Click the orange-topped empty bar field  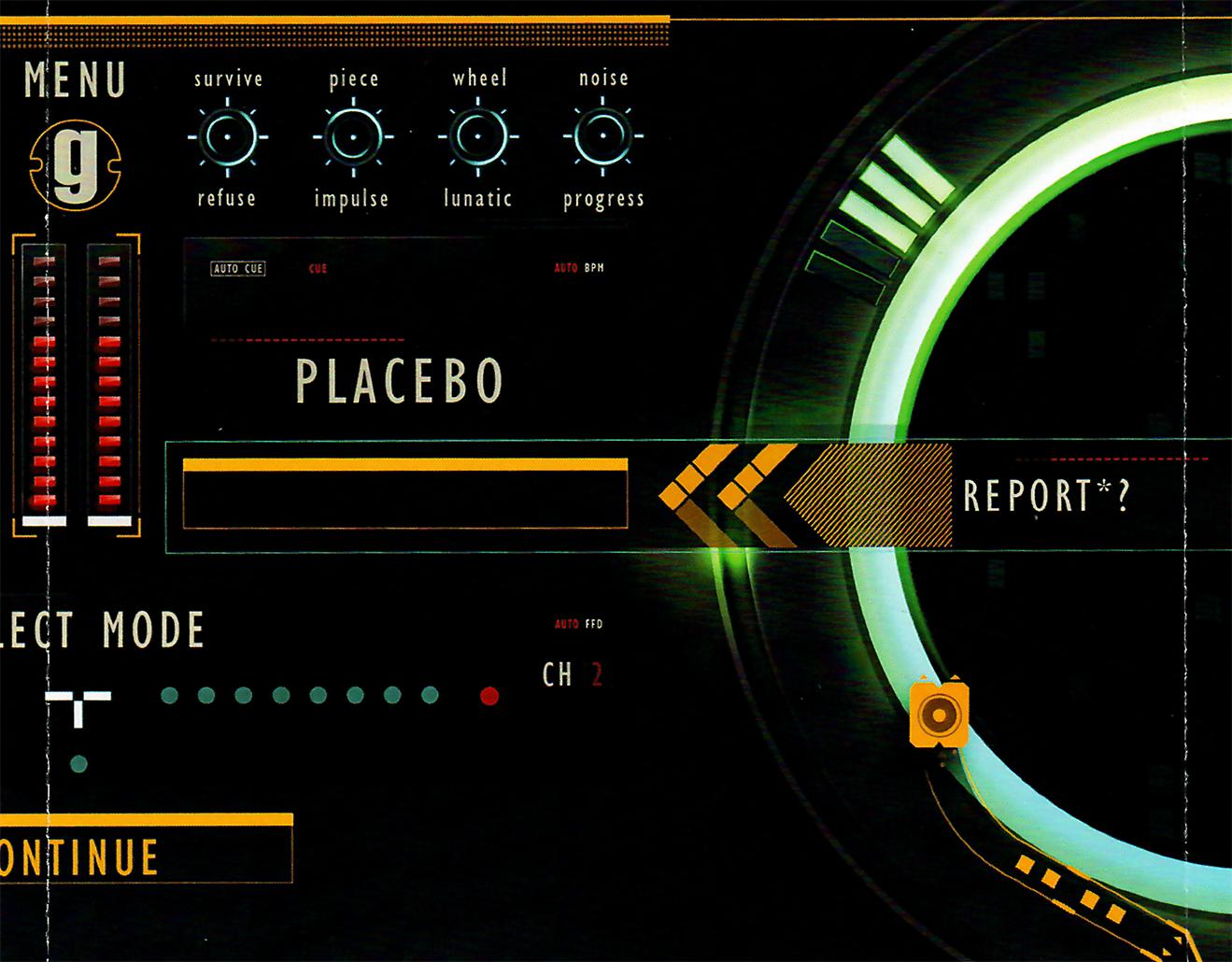pyautogui.click(x=404, y=495)
